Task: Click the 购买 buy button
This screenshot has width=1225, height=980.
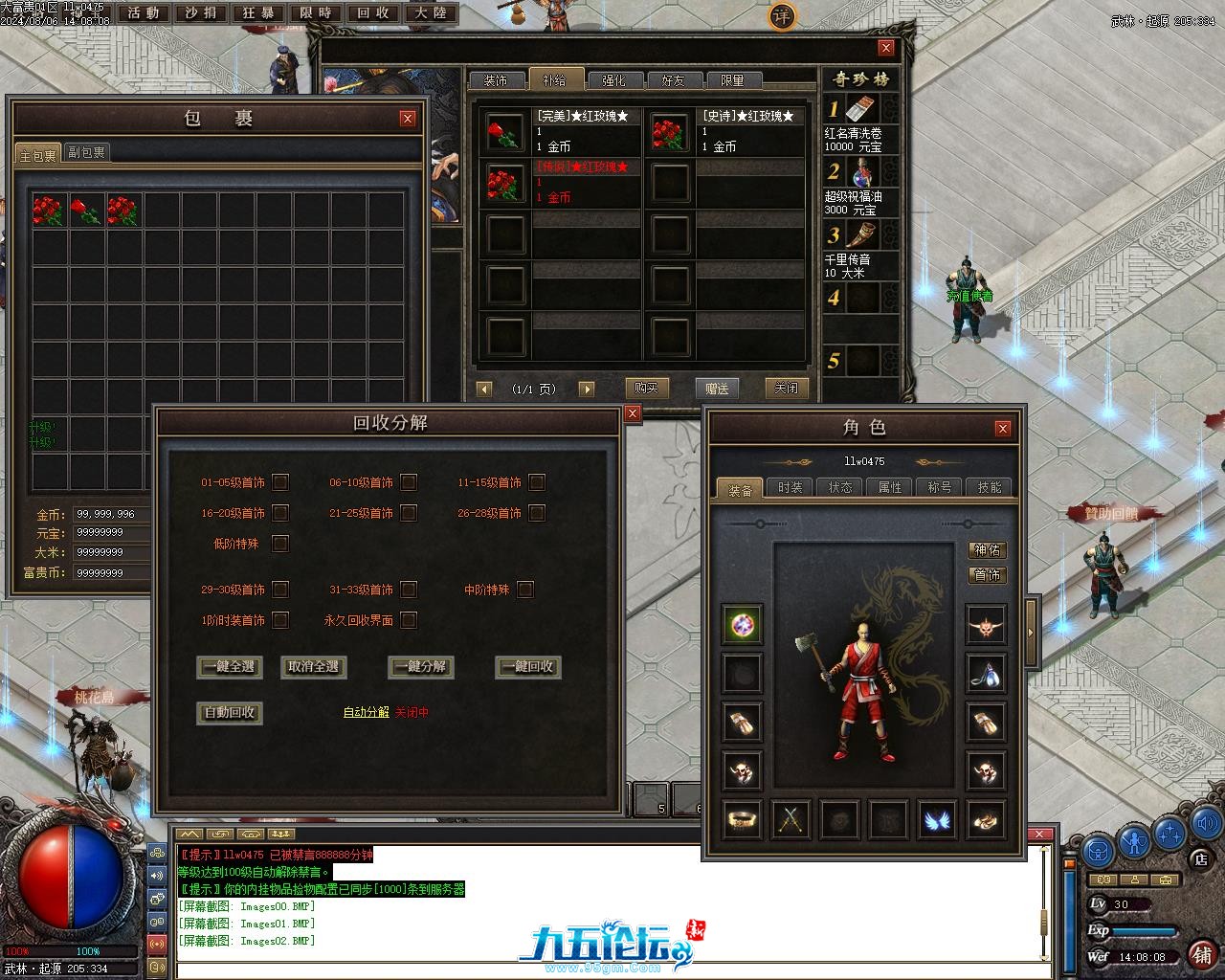Action: click(x=646, y=388)
